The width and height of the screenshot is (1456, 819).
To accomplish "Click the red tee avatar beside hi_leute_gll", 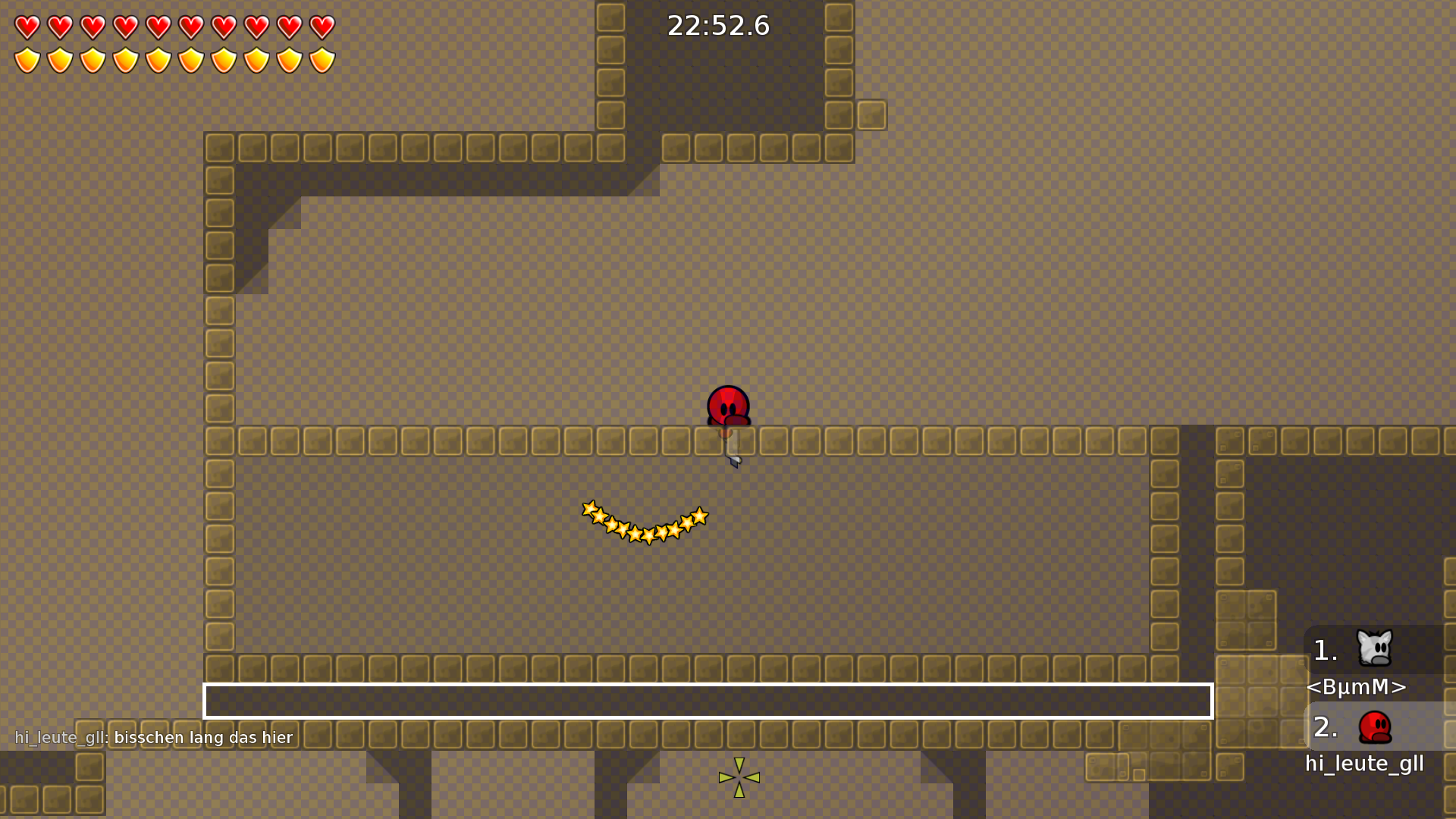I will (x=1376, y=726).
